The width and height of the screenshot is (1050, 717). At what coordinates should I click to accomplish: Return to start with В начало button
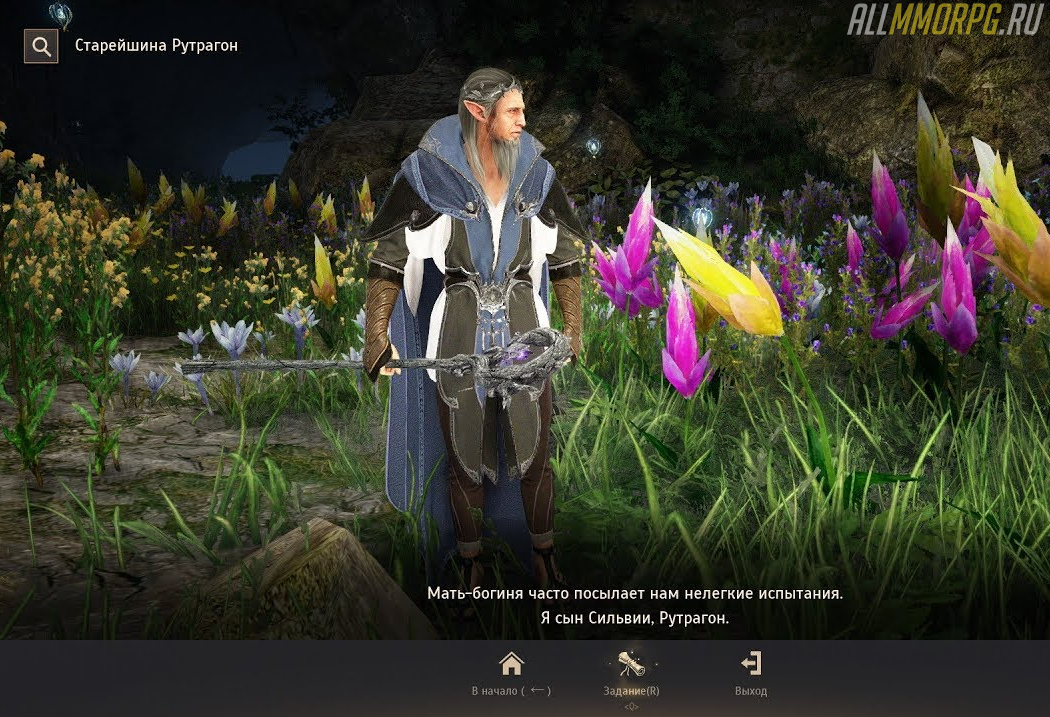click(x=511, y=673)
